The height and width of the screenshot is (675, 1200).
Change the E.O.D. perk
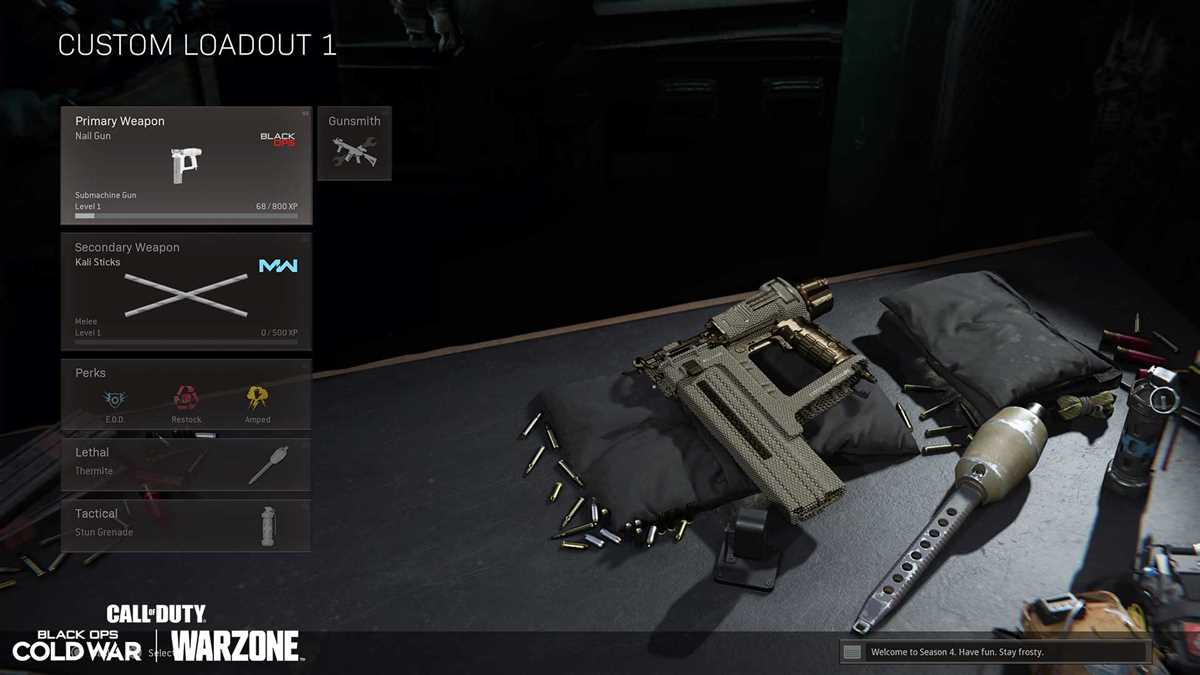[x=115, y=402]
